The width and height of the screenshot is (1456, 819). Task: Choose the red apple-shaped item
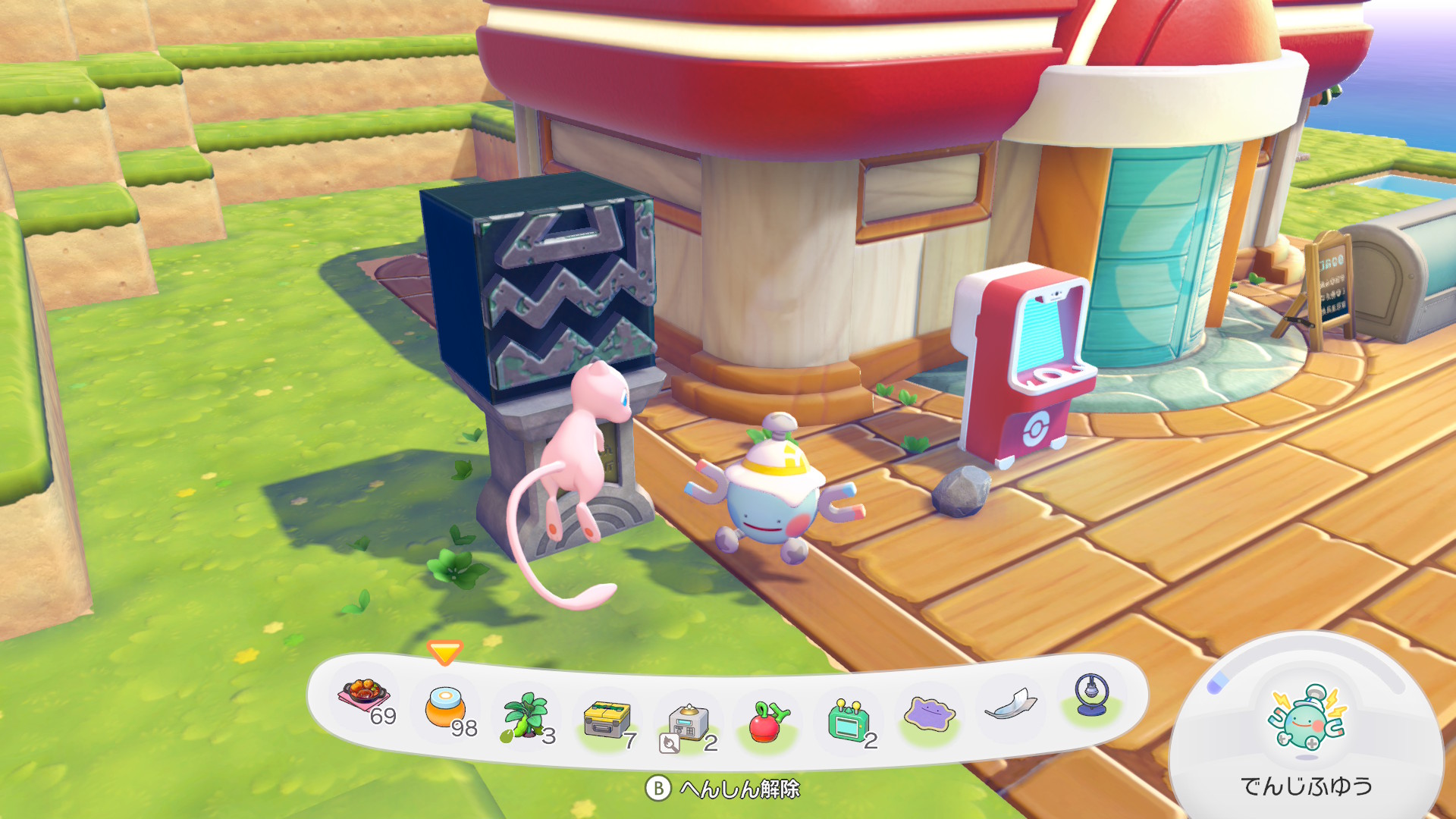pyautogui.click(x=769, y=721)
